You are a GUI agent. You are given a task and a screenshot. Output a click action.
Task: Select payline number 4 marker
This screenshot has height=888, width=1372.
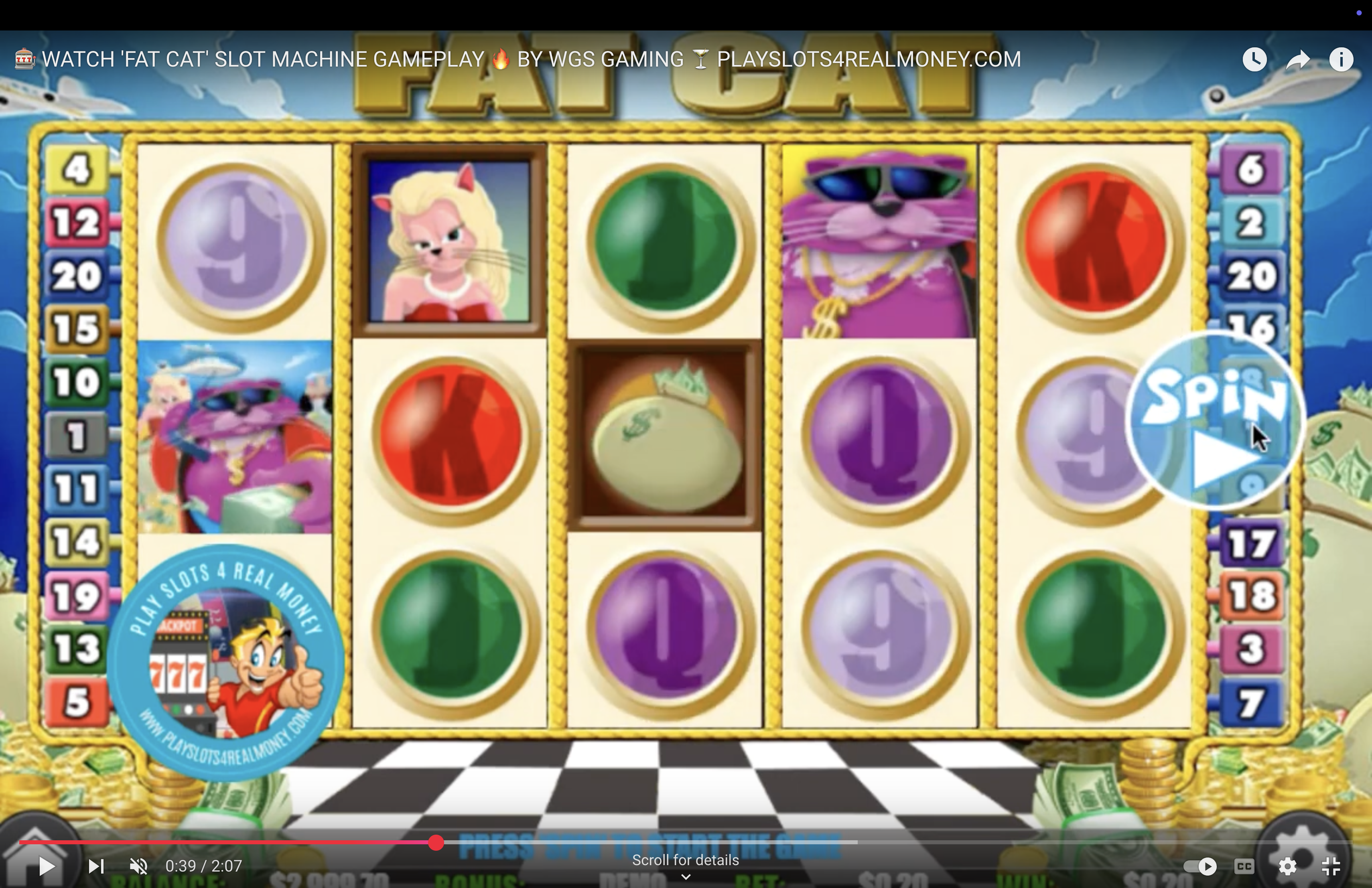(x=77, y=169)
